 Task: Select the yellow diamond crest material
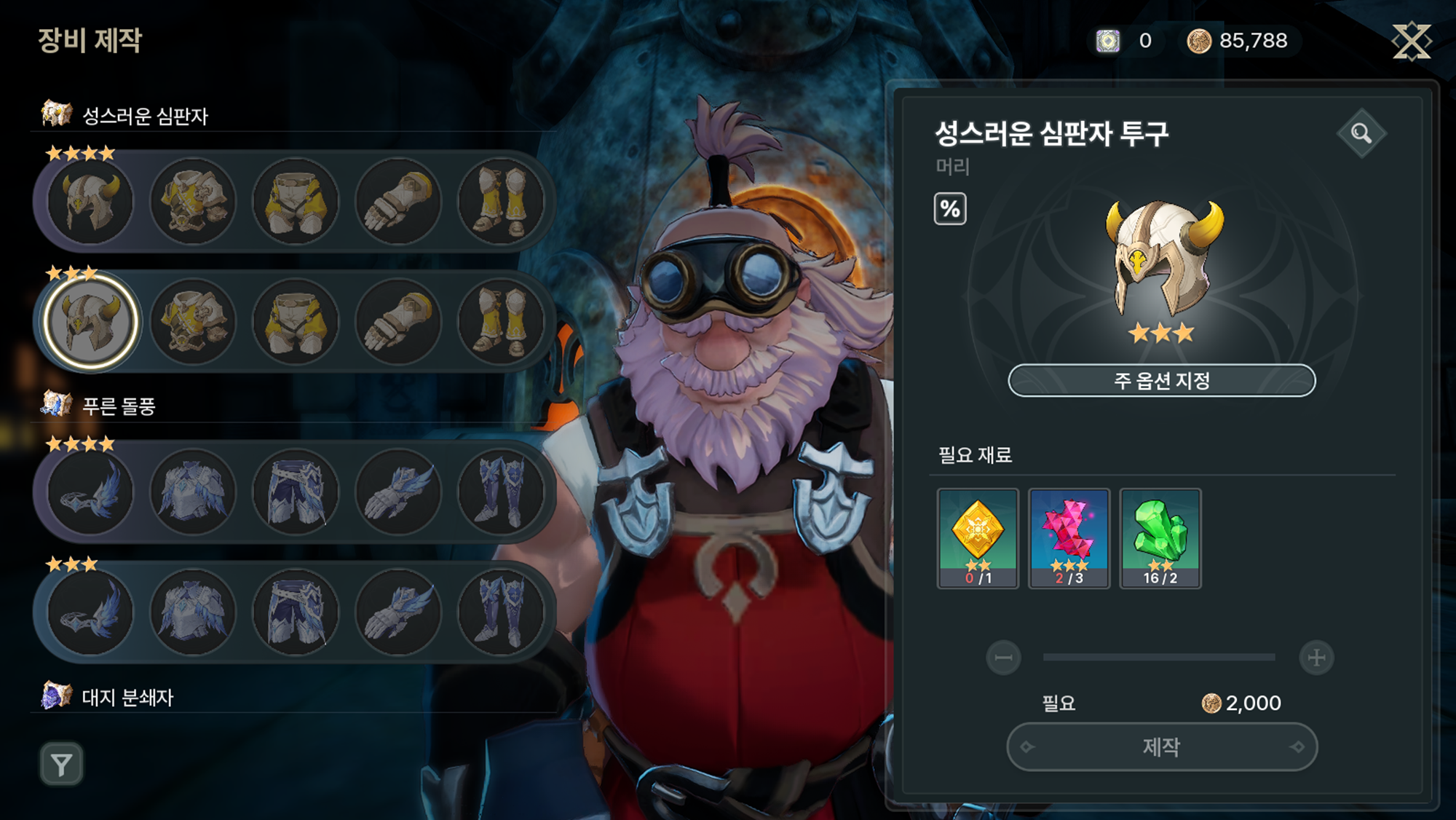coord(978,537)
